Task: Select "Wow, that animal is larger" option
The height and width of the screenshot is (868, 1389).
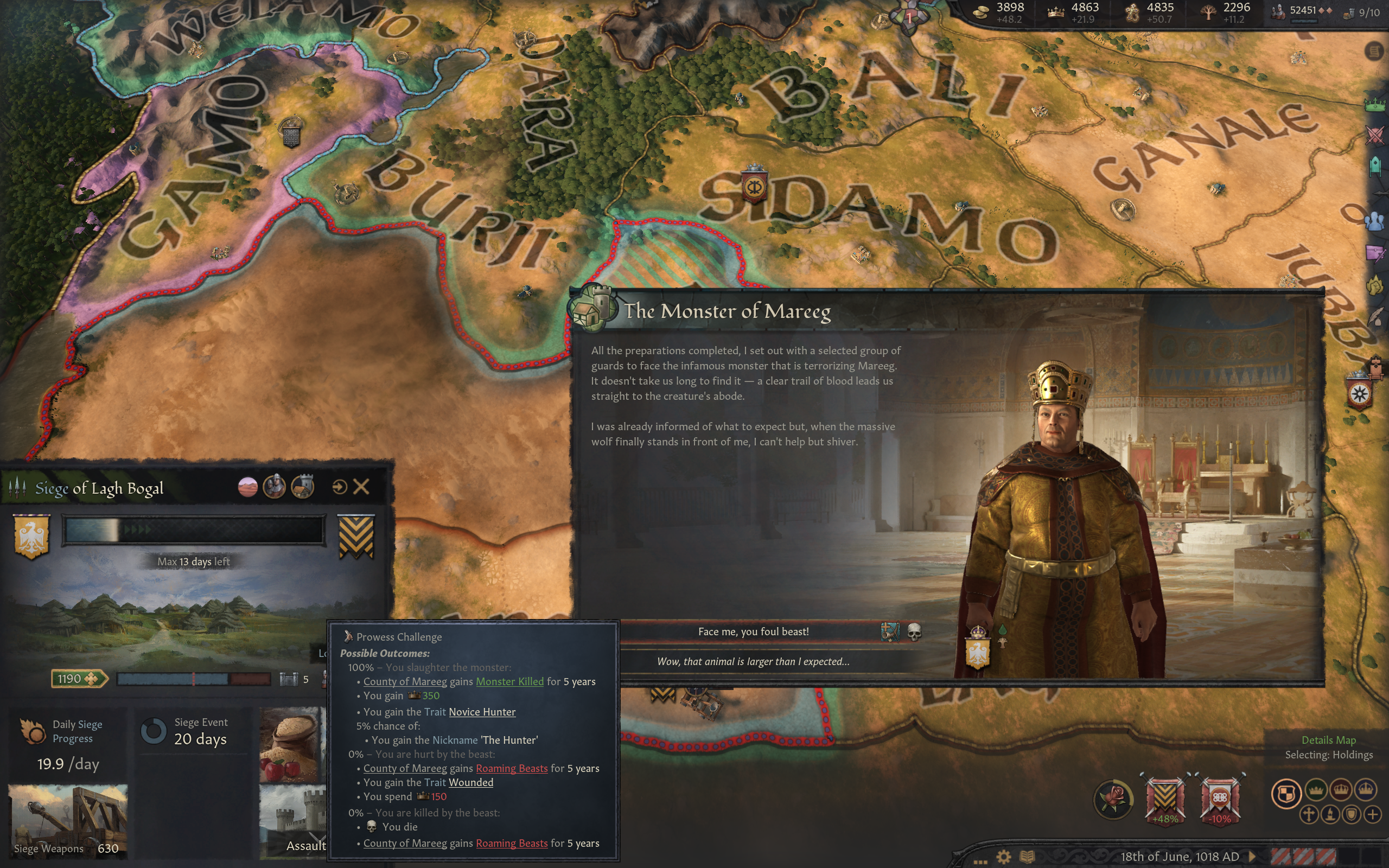Action: (753, 661)
